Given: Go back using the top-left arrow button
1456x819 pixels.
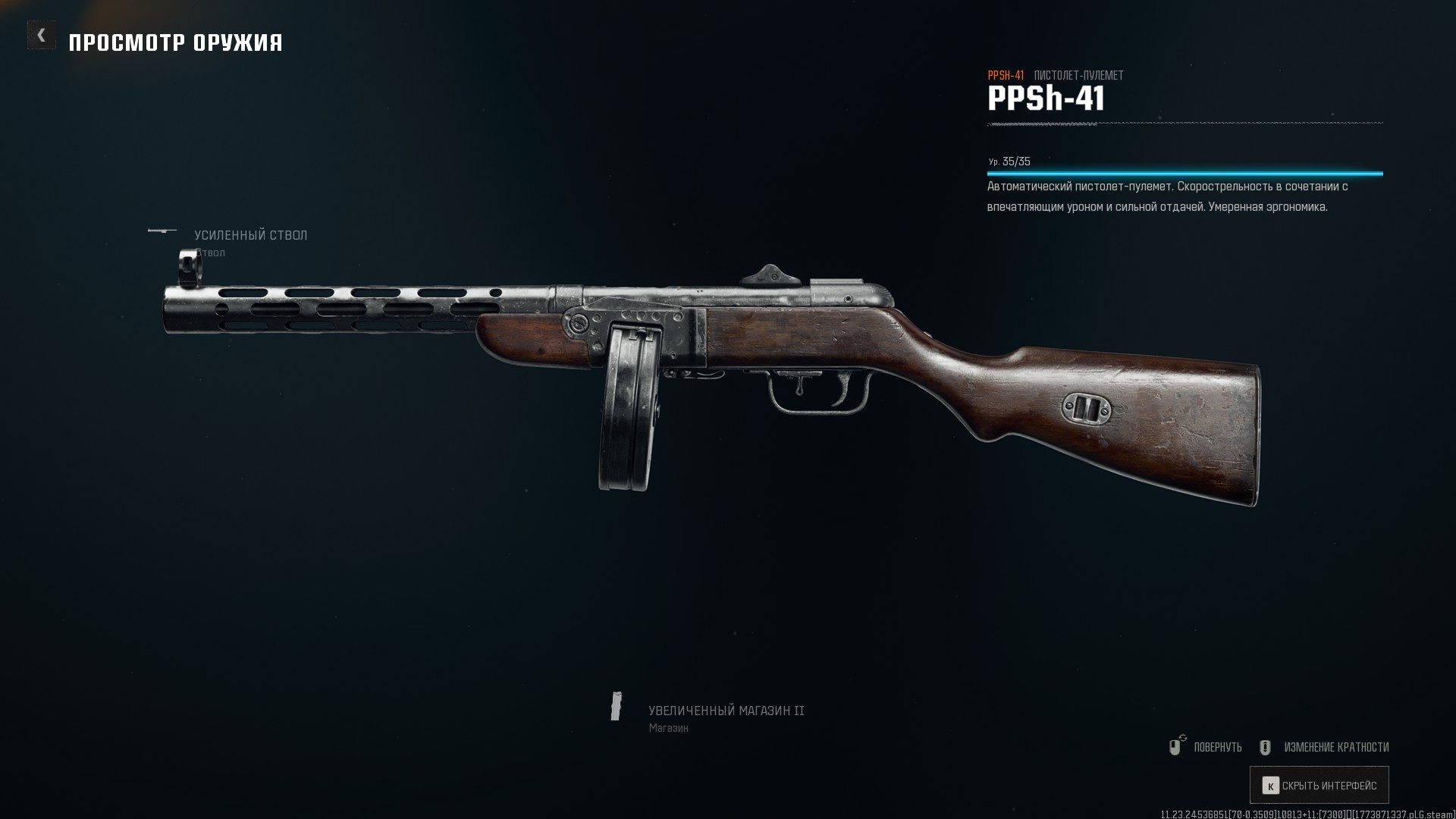Looking at the screenshot, I should [x=42, y=35].
